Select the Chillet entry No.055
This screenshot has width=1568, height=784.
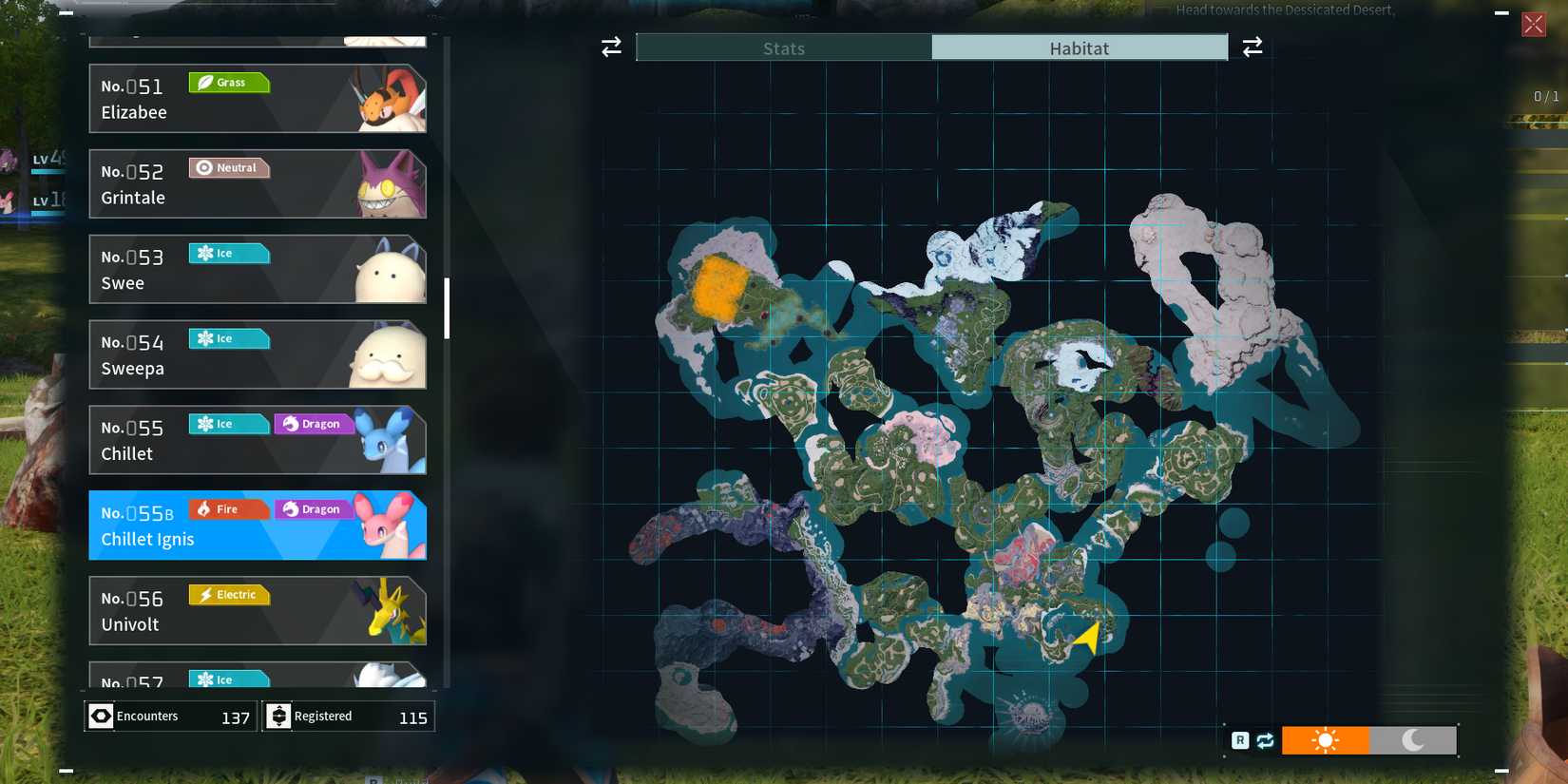tap(257, 439)
